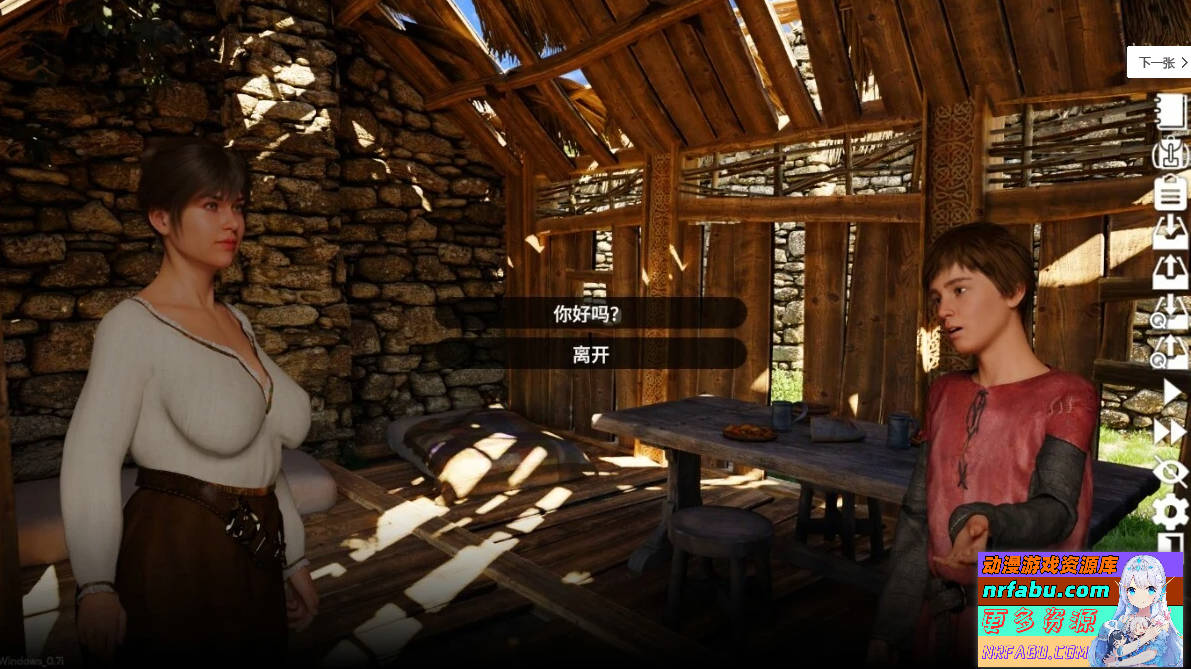Open the notebook journal icon

point(1170,112)
